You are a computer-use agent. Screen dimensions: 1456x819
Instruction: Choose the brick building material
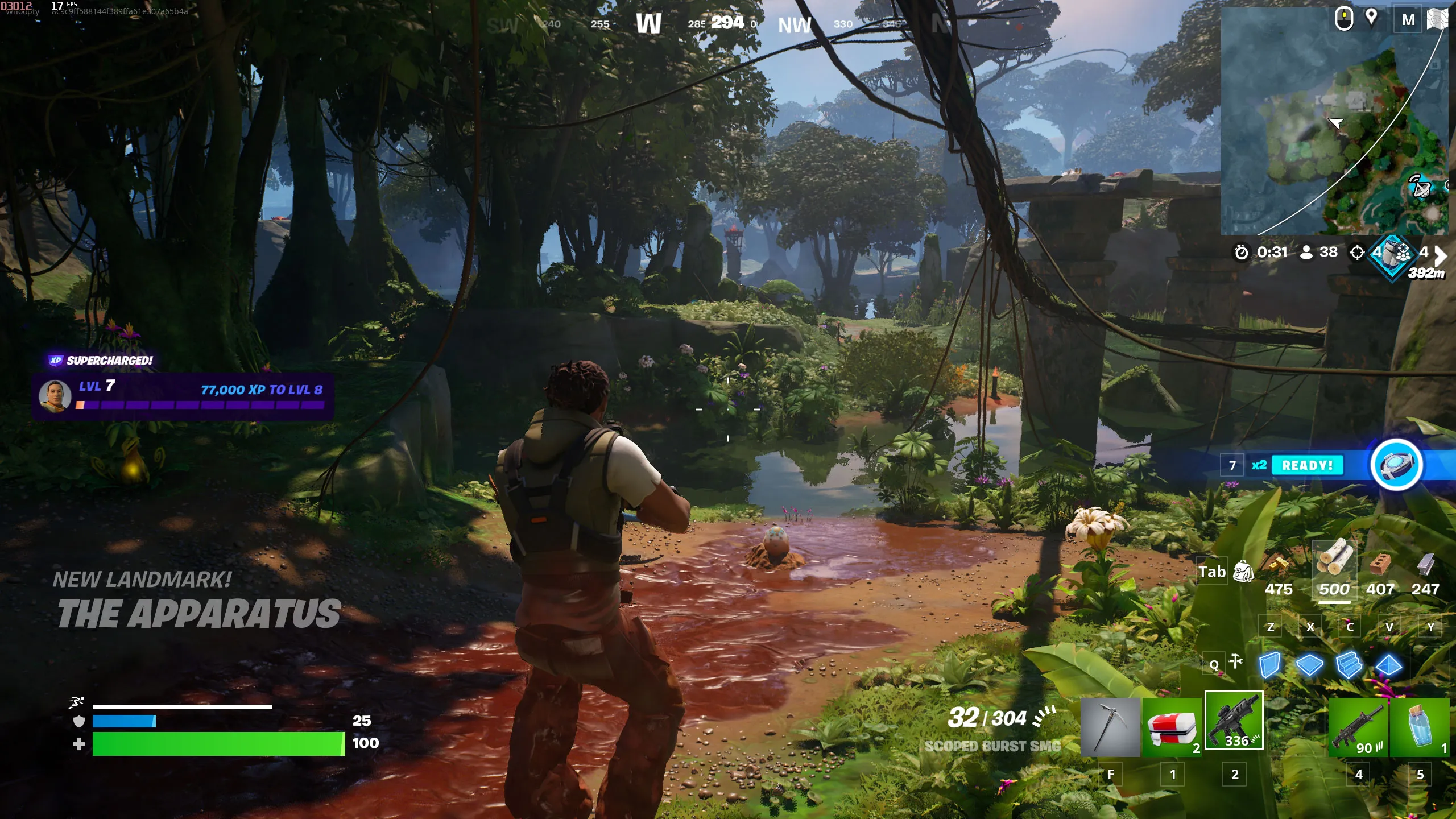pos(1380,565)
